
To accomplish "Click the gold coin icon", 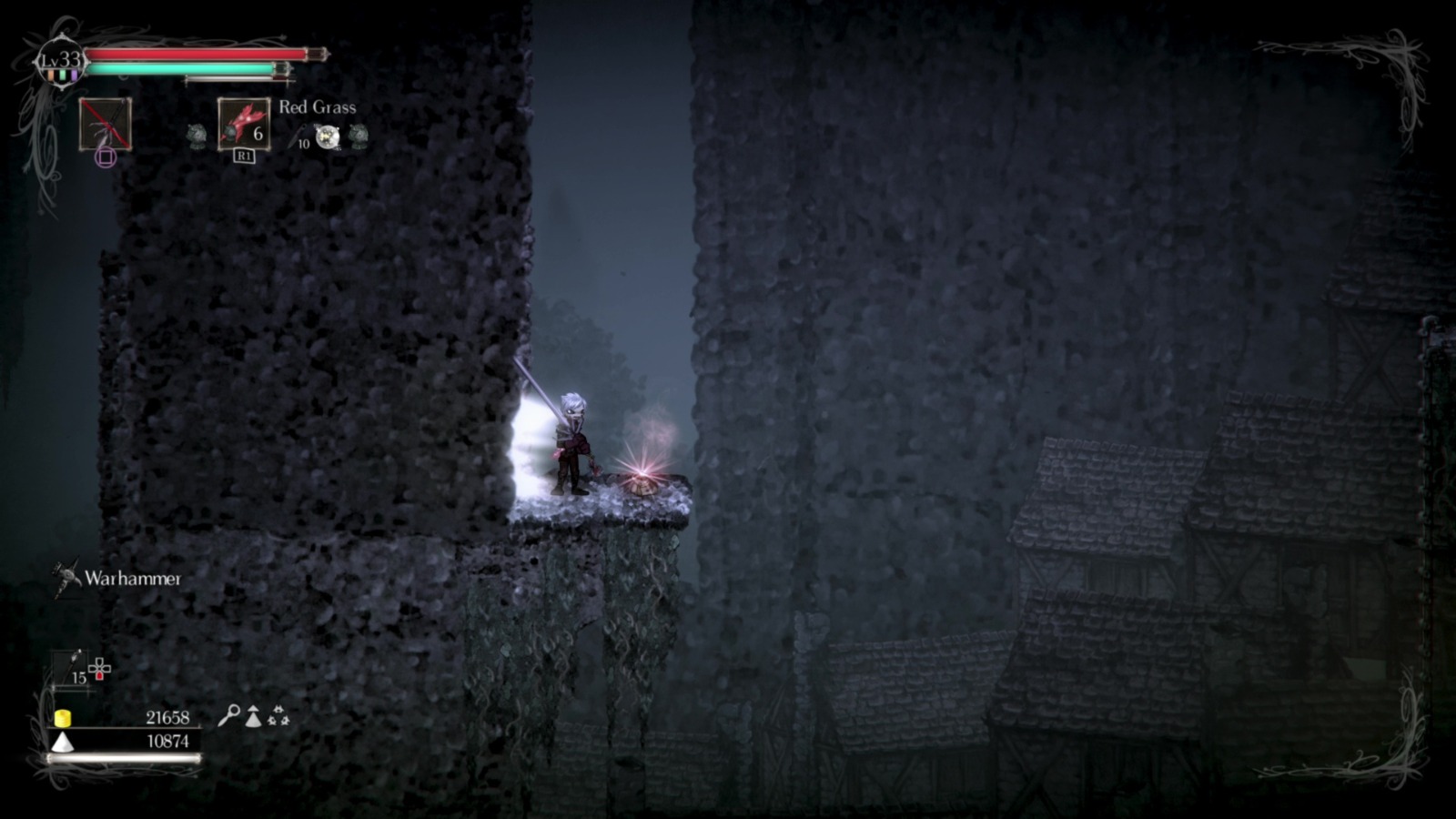I will pyautogui.click(x=63, y=718).
